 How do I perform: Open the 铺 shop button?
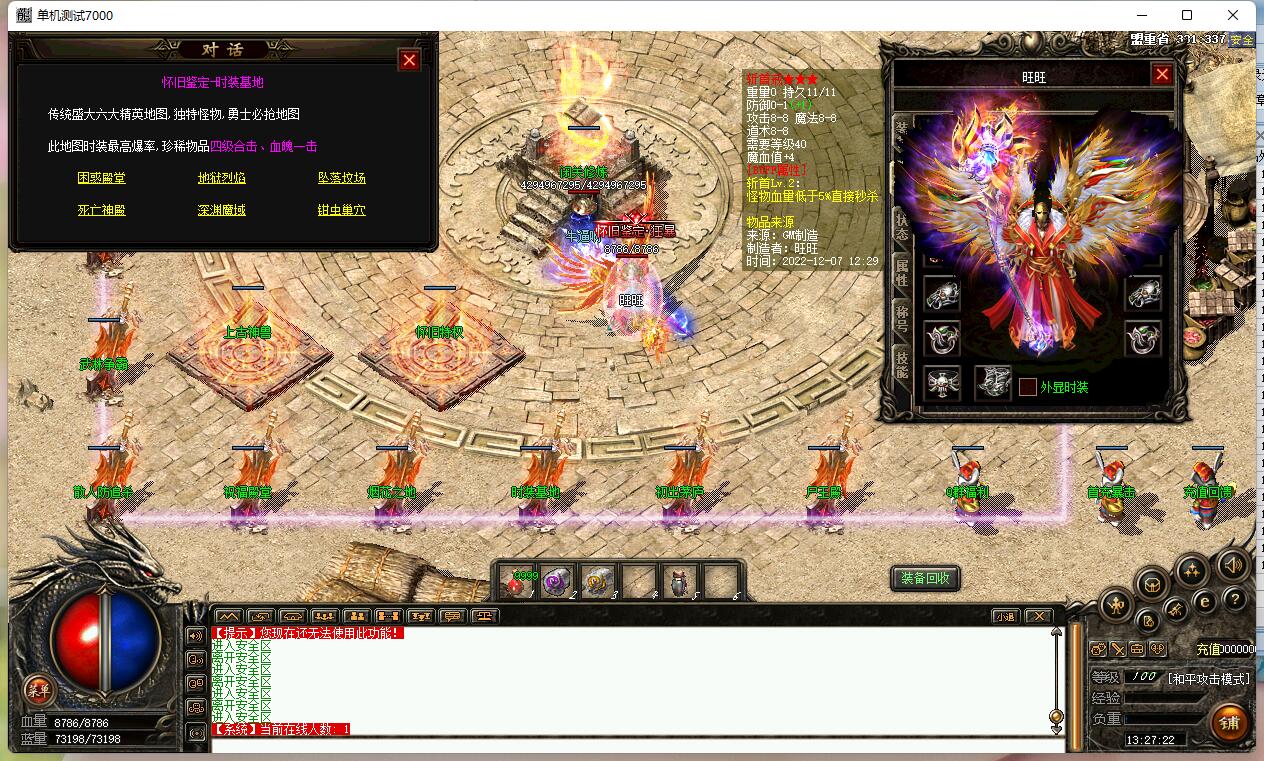[1229, 722]
